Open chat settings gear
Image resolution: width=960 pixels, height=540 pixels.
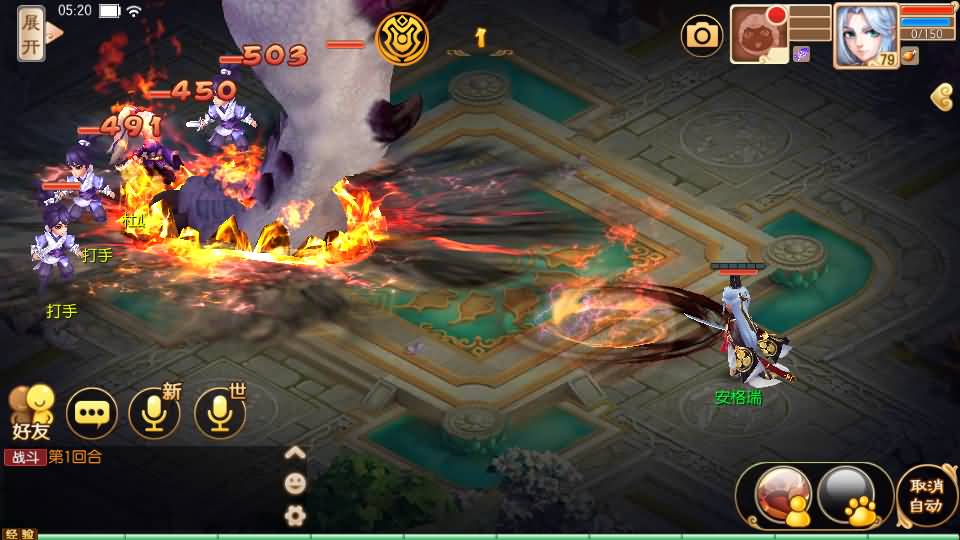[295, 516]
